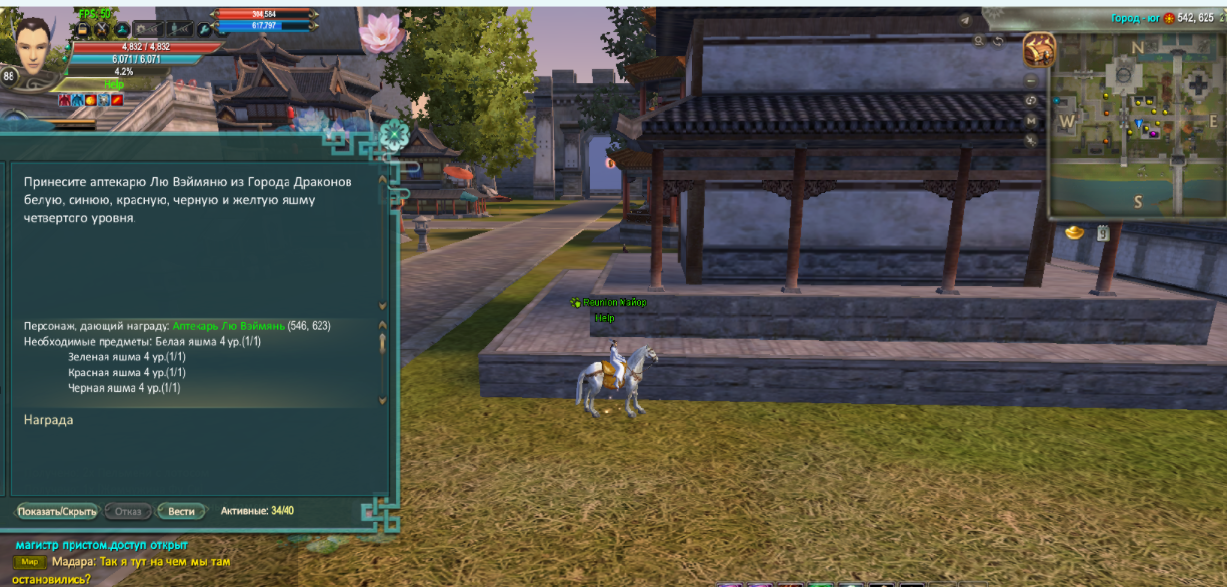Close the quest window via flower ornament
The height and width of the screenshot is (587, 1227).
[x=395, y=134]
